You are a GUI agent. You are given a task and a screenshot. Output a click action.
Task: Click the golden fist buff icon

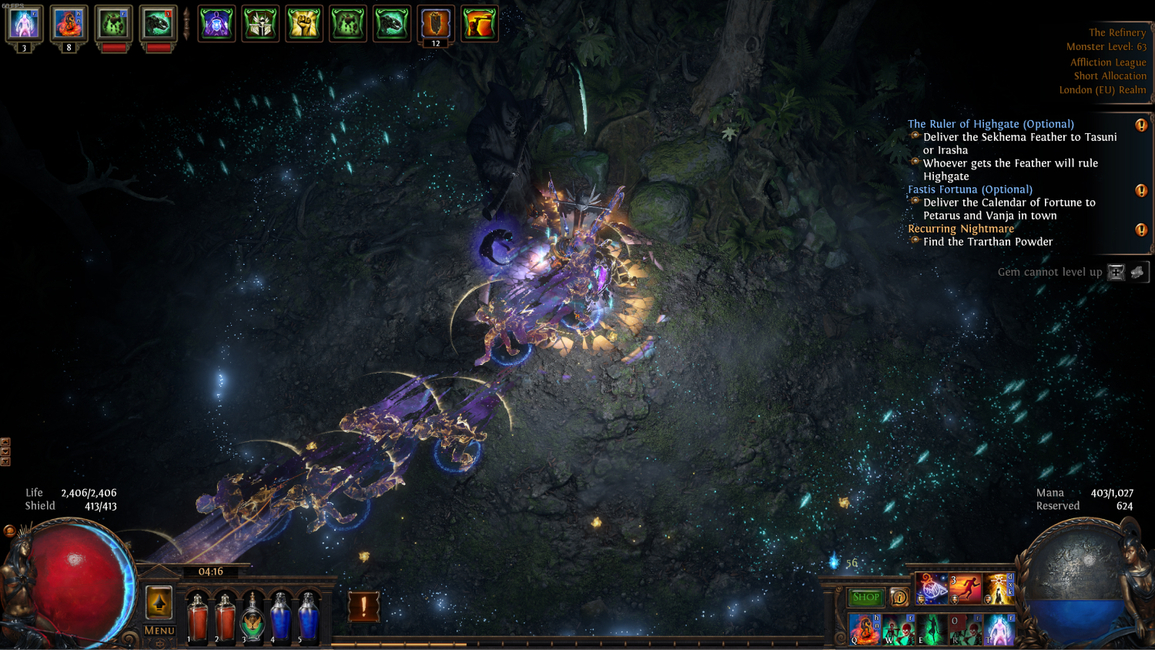(x=304, y=24)
